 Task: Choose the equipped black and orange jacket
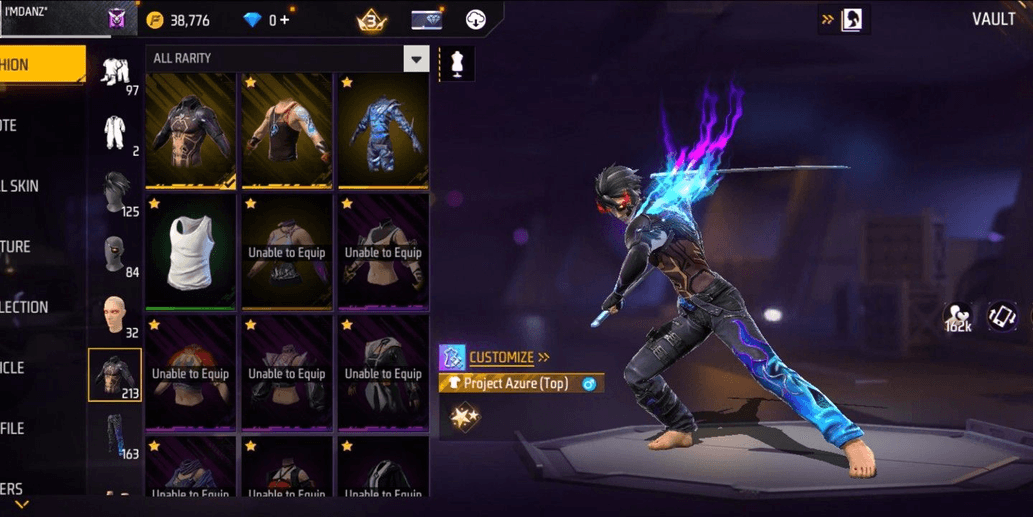pos(190,130)
